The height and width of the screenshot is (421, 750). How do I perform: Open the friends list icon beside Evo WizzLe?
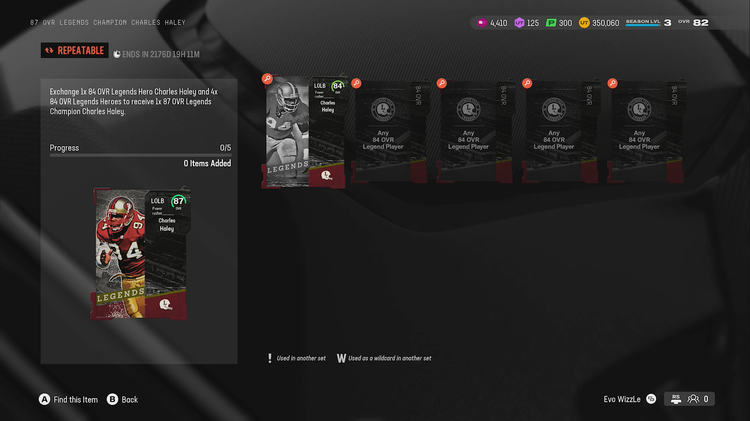click(x=691, y=399)
